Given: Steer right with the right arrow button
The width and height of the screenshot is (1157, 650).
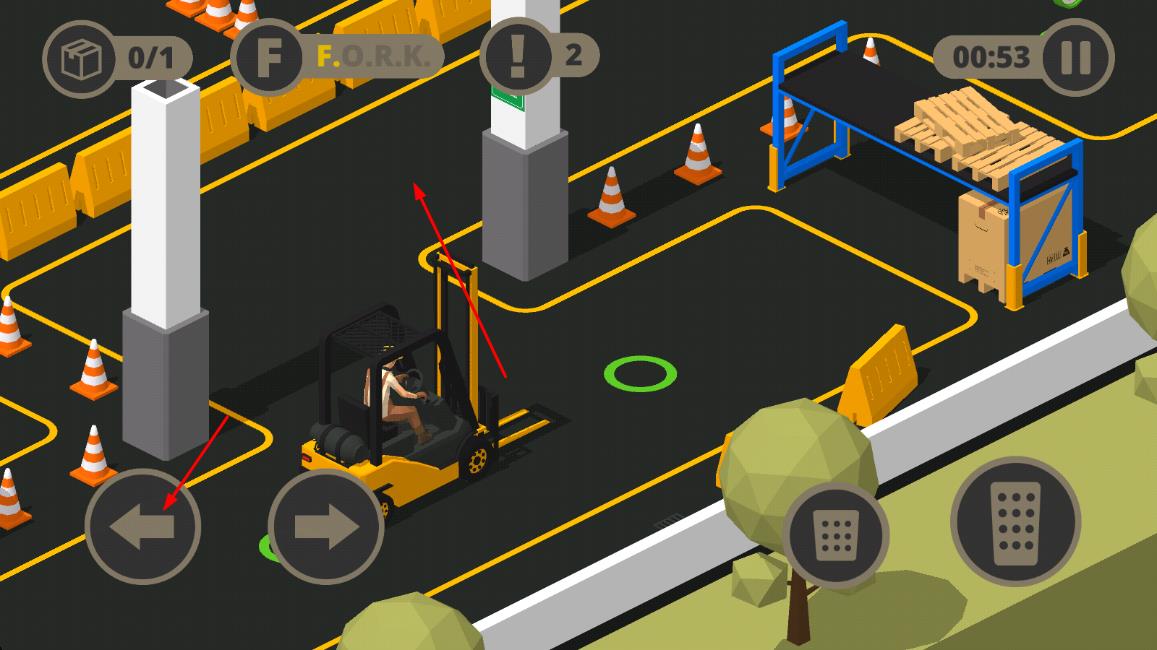Looking at the screenshot, I should click(x=326, y=526).
